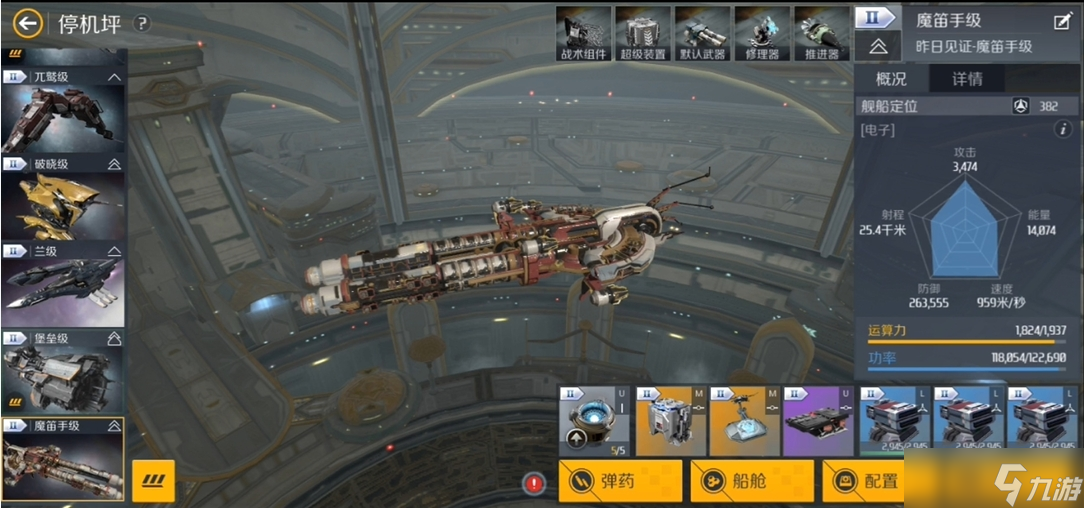Viewport: 1084px width, 508px height.
Task: Go back using the arrow button
Action: (x=28, y=22)
